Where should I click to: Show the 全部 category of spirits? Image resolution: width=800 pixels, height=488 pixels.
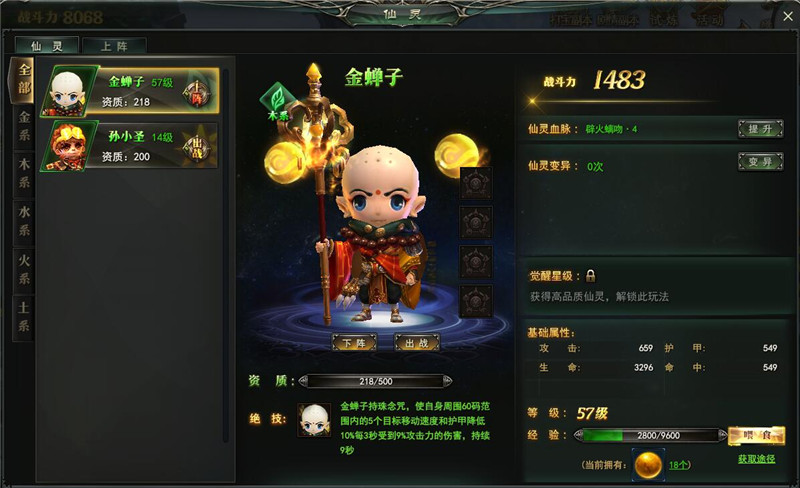24,80
